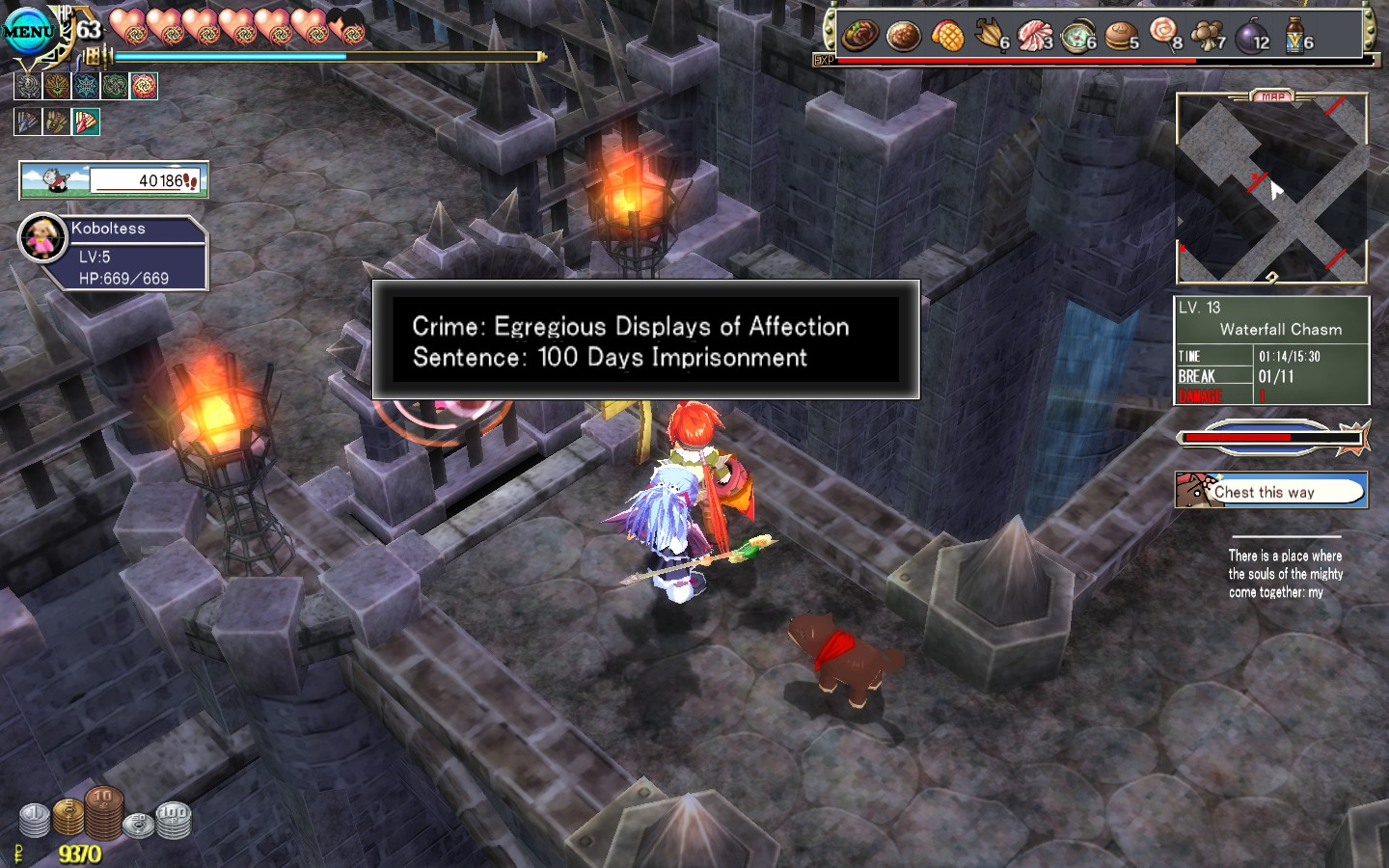Image resolution: width=1389 pixels, height=868 pixels.
Task: Use the curry bowl item
Action: point(904,36)
